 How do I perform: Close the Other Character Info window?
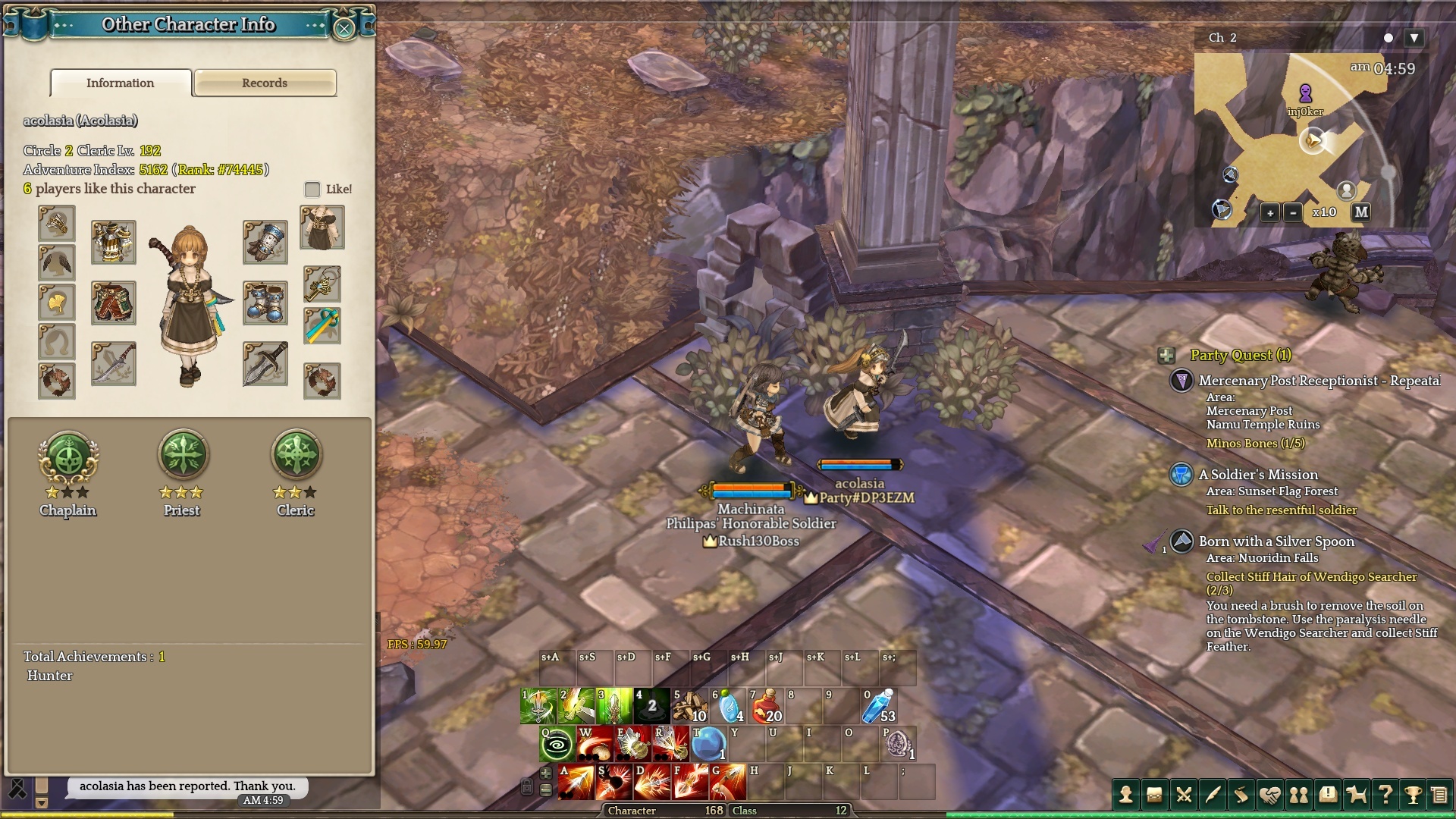click(344, 29)
